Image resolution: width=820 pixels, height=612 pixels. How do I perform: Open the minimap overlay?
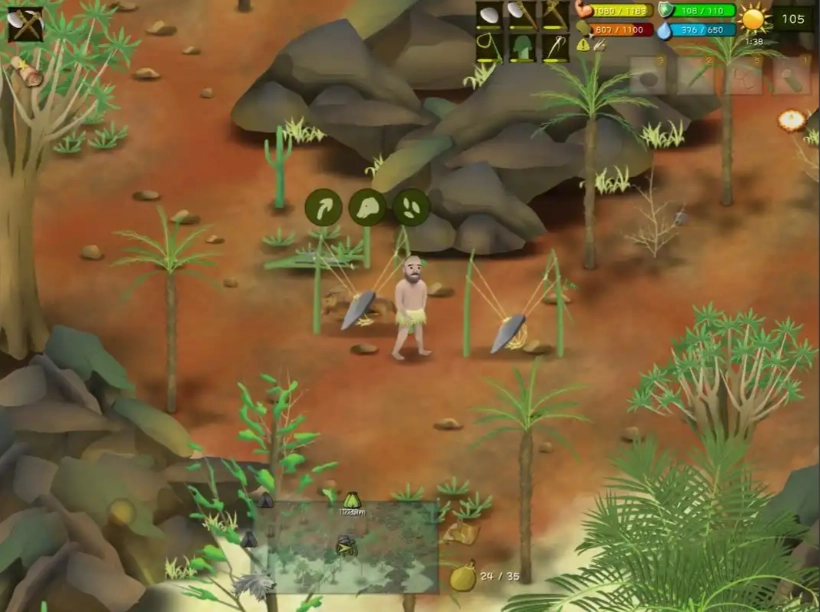pos(348,546)
